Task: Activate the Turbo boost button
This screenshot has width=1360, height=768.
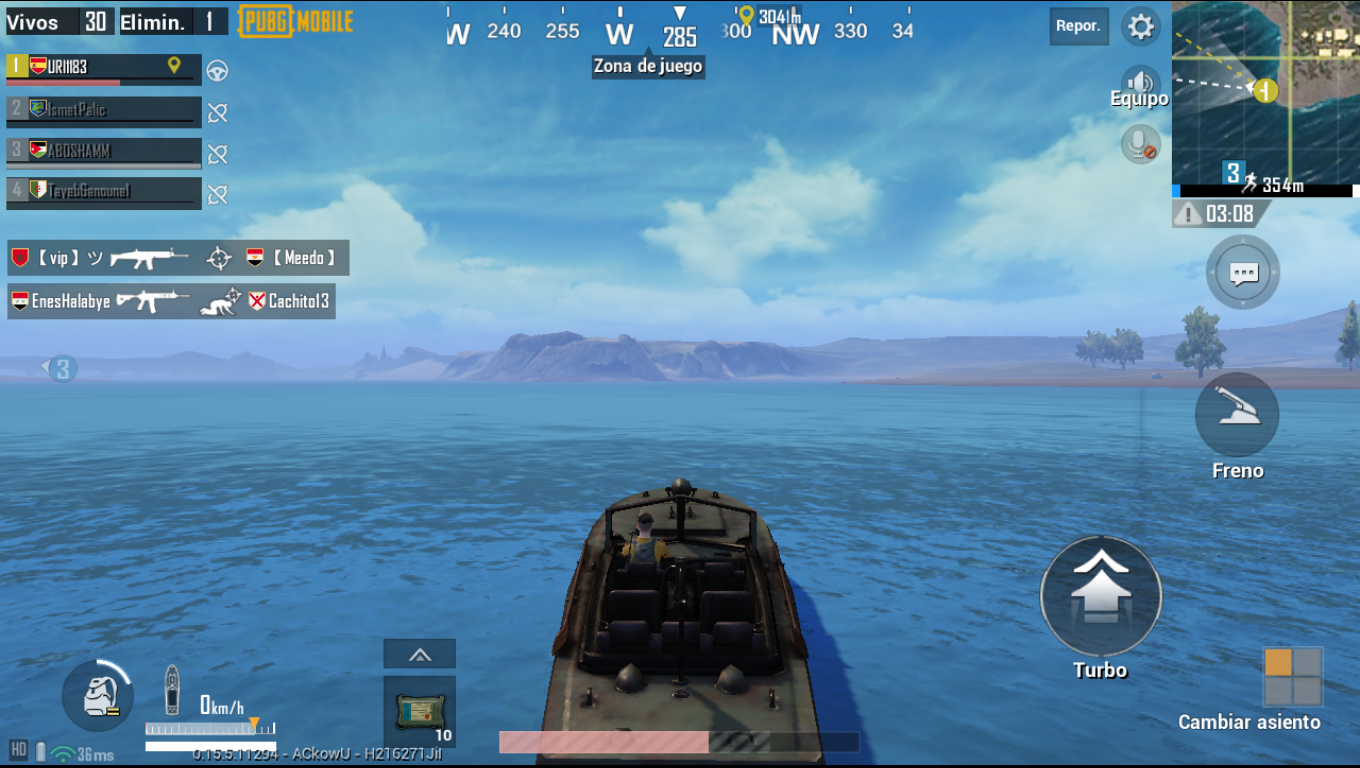Action: coord(1101,597)
